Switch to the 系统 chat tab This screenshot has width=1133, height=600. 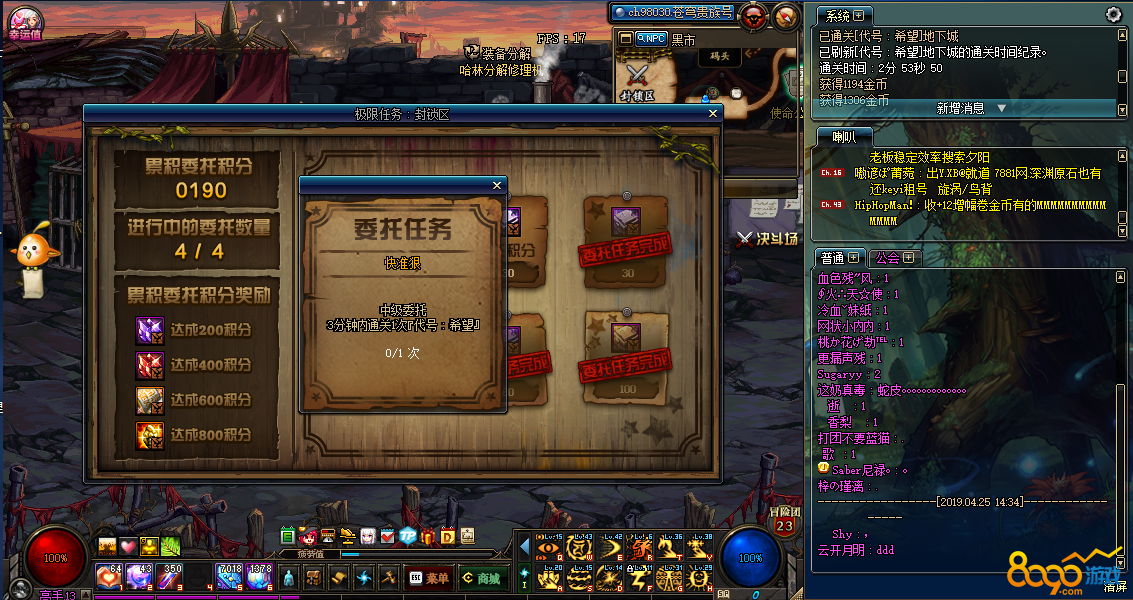point(838,16)
